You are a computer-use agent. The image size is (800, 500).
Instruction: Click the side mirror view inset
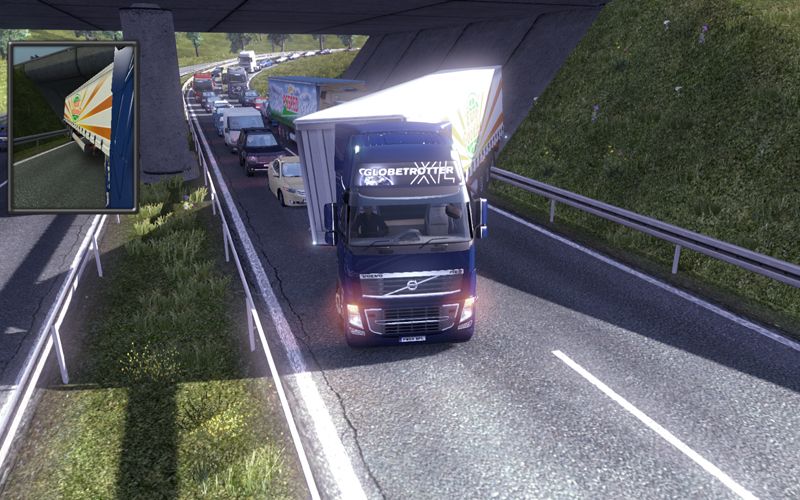pos(72,127)
